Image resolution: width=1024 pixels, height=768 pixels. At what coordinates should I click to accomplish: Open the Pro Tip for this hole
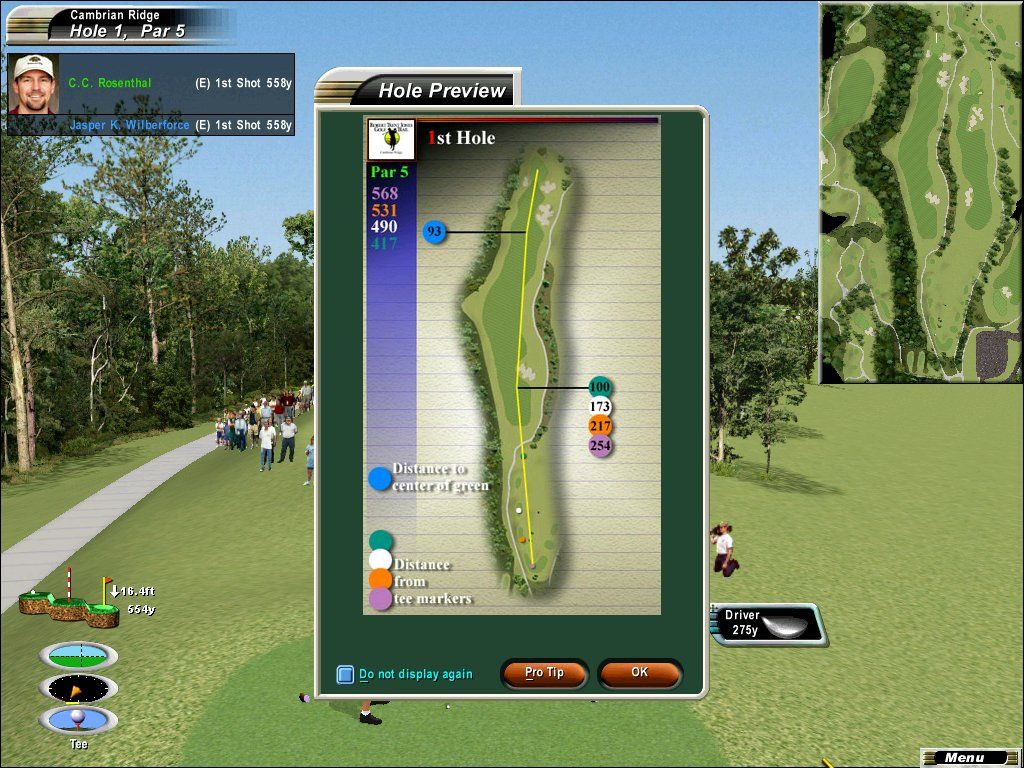click(544, 673)
